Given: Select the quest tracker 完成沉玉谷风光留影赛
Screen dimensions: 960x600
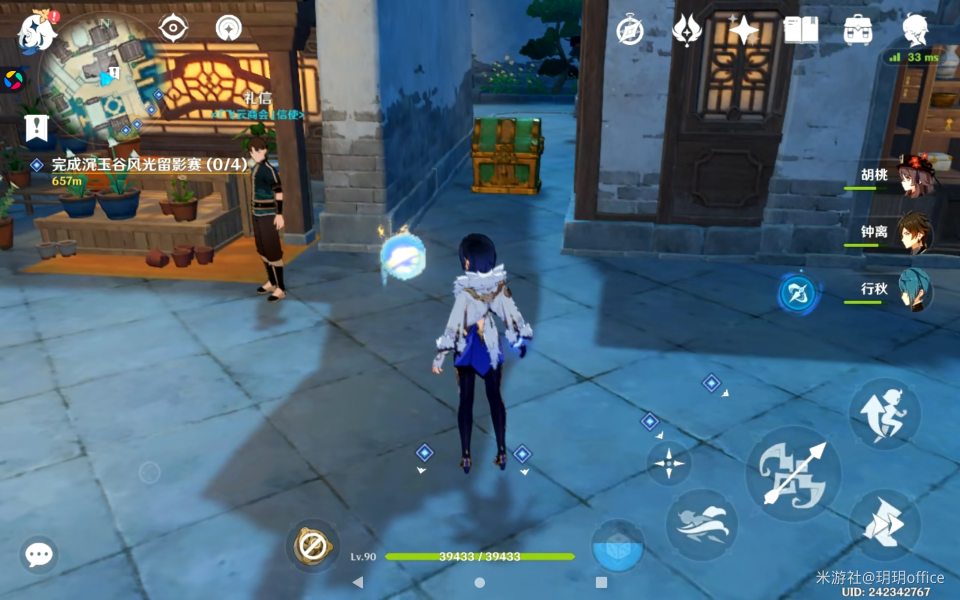Looking at the screenshot, I should (x=149, y=164).
